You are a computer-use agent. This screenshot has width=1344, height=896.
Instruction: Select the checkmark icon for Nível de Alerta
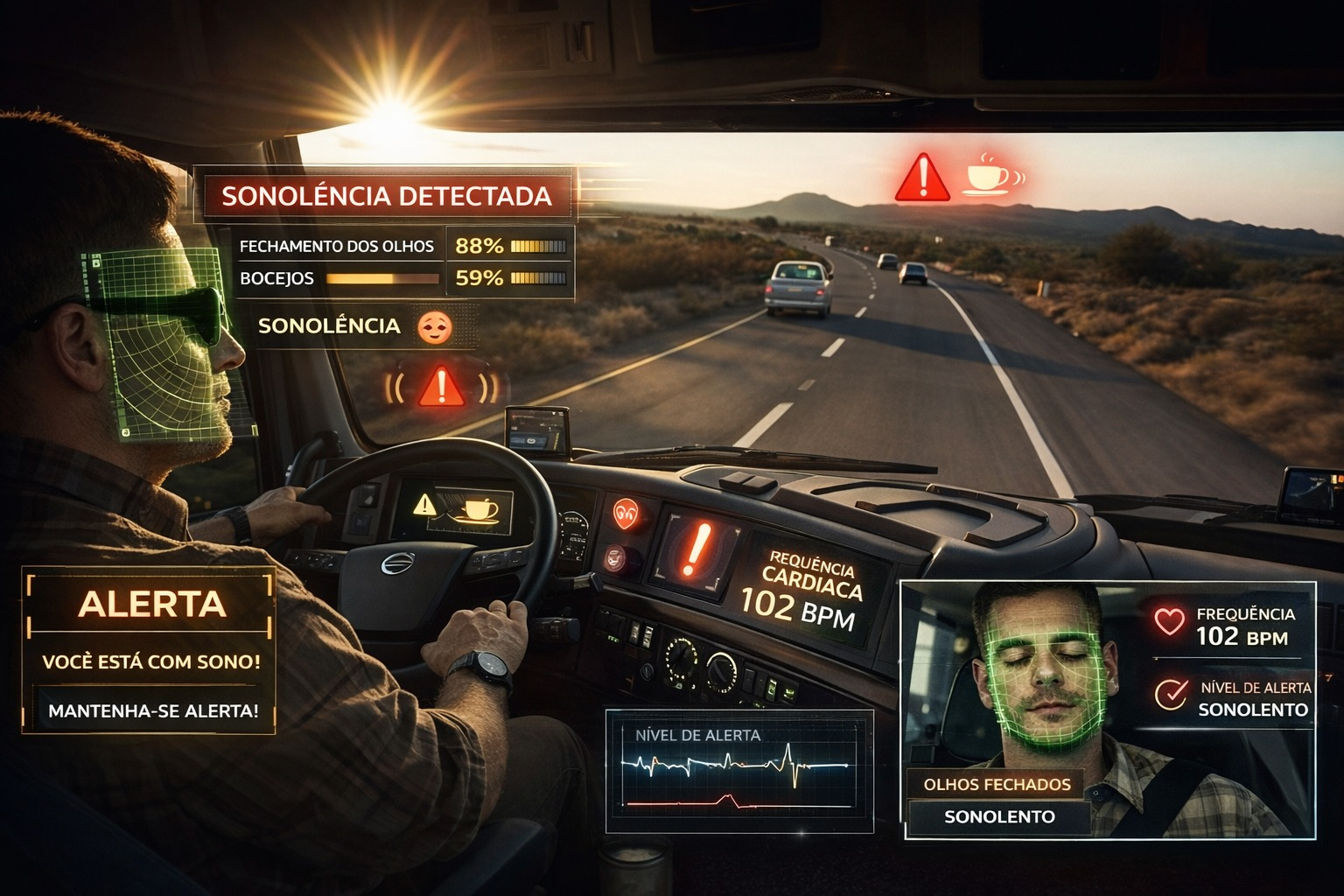coord(1170,695)
